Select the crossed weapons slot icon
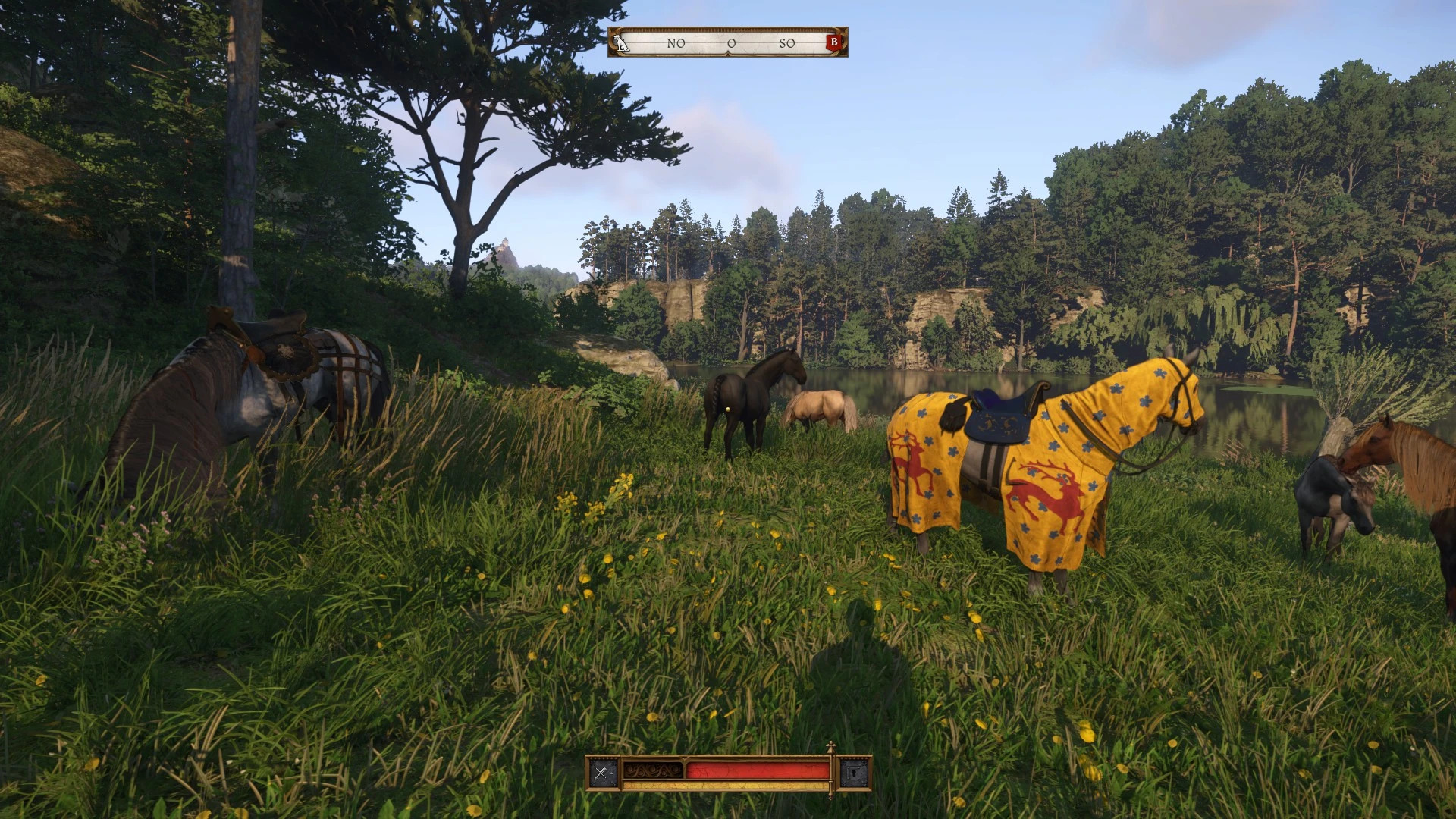 [602, 773]
